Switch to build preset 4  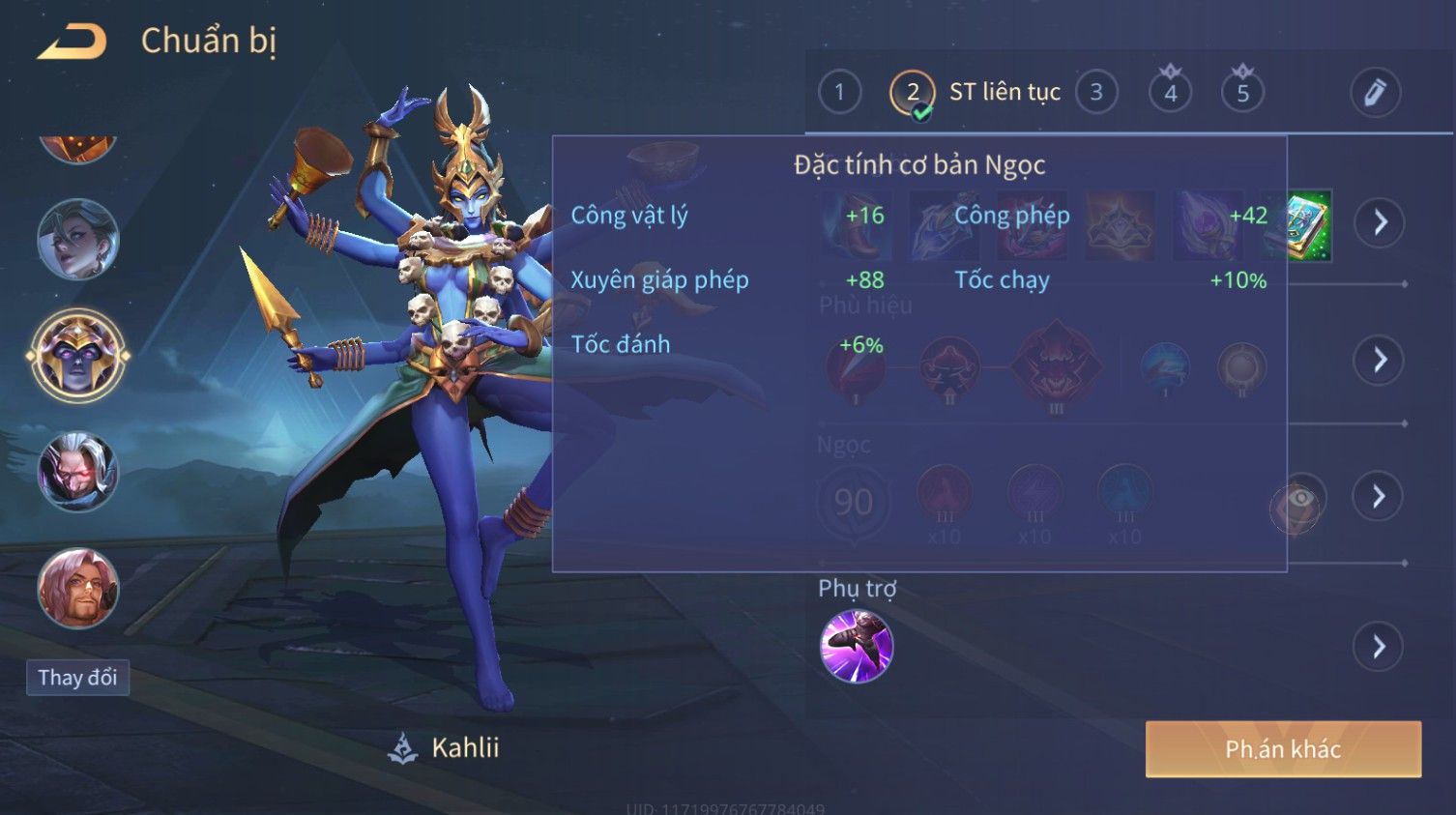pos(1170,93)
